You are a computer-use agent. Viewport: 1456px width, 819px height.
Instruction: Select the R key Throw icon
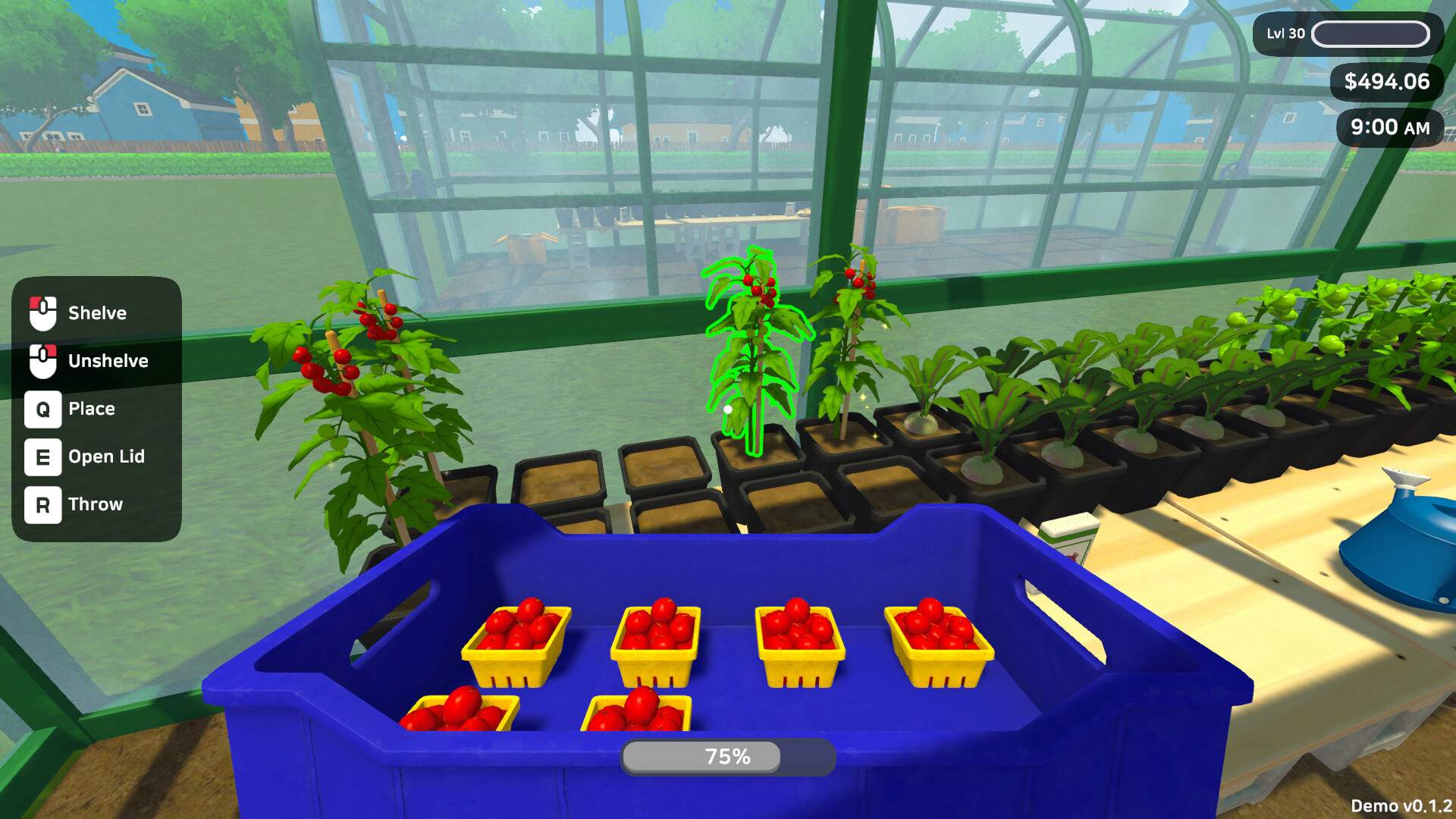tap(43, 504)
